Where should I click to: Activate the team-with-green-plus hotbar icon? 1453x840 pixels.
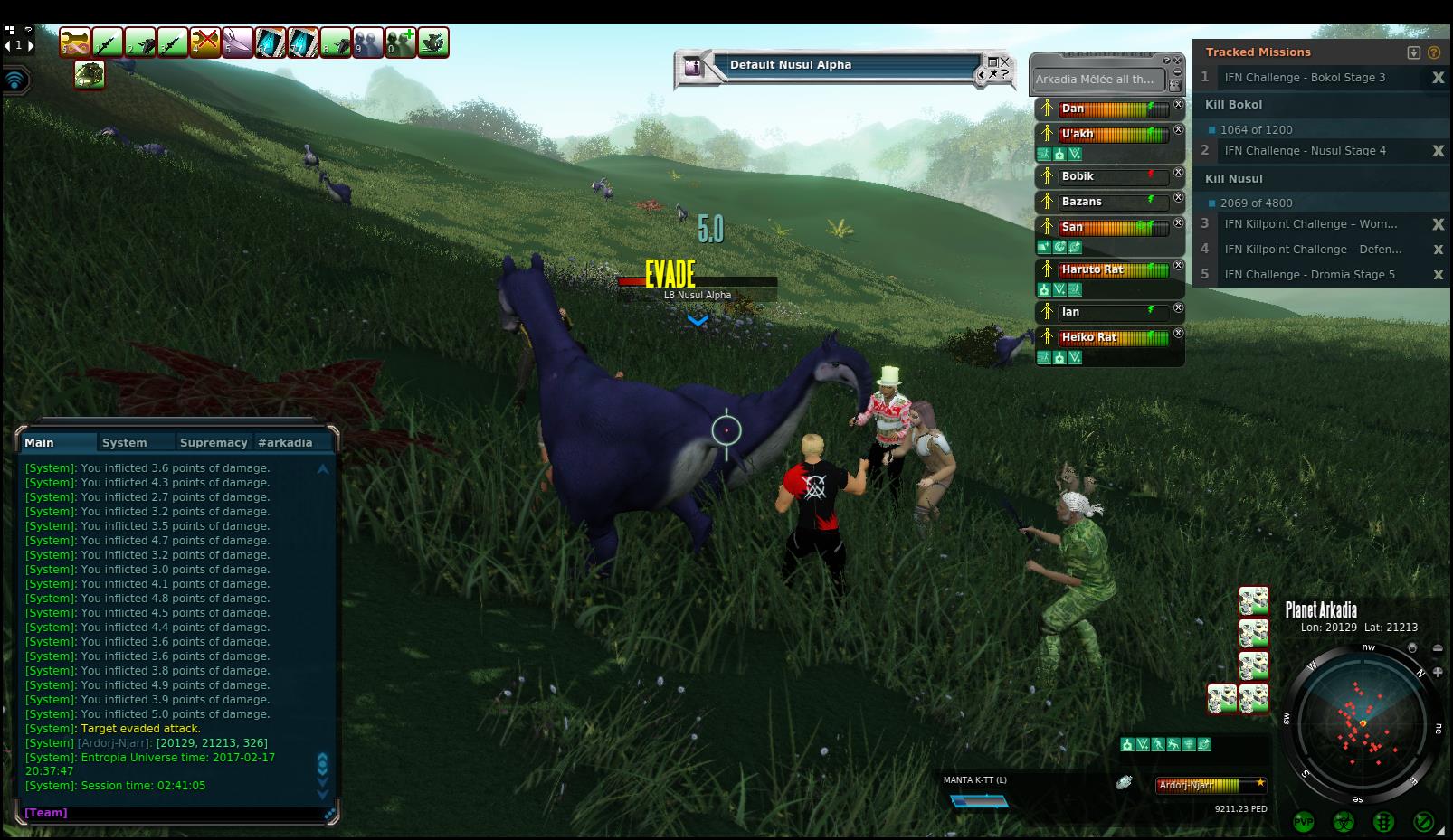(x=401, y=42)
